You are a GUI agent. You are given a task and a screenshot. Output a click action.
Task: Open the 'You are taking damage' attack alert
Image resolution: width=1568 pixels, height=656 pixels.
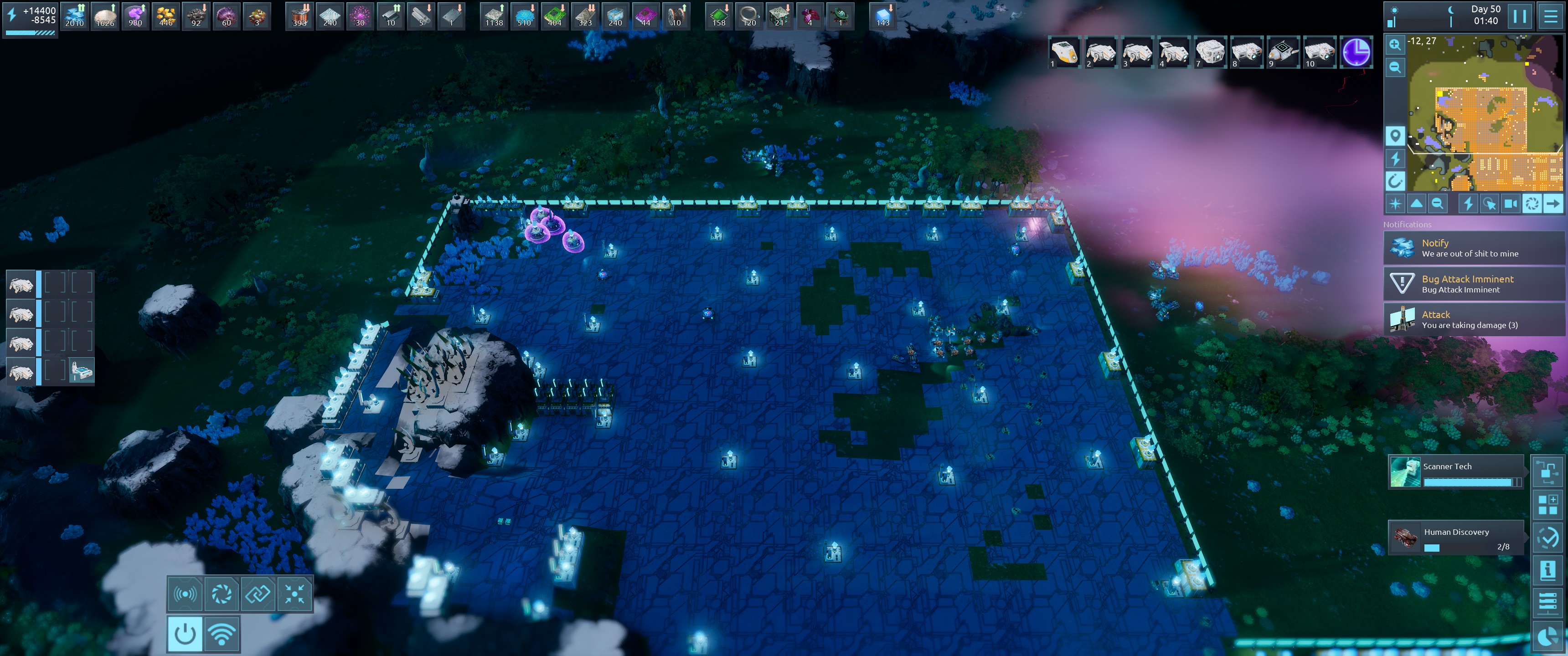tap(1473, 319)
